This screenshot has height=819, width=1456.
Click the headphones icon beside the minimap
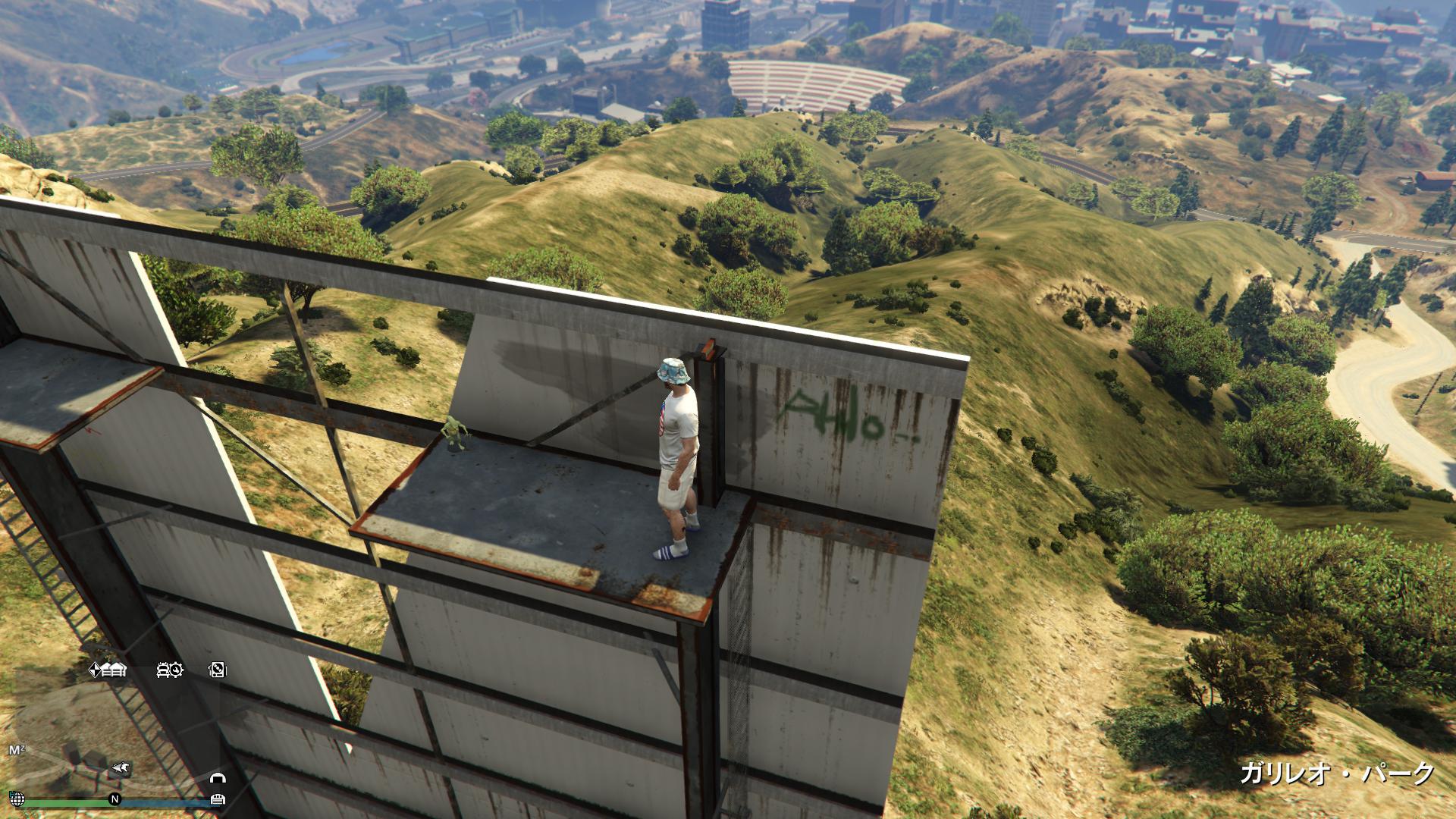click(x=218, y=779)
